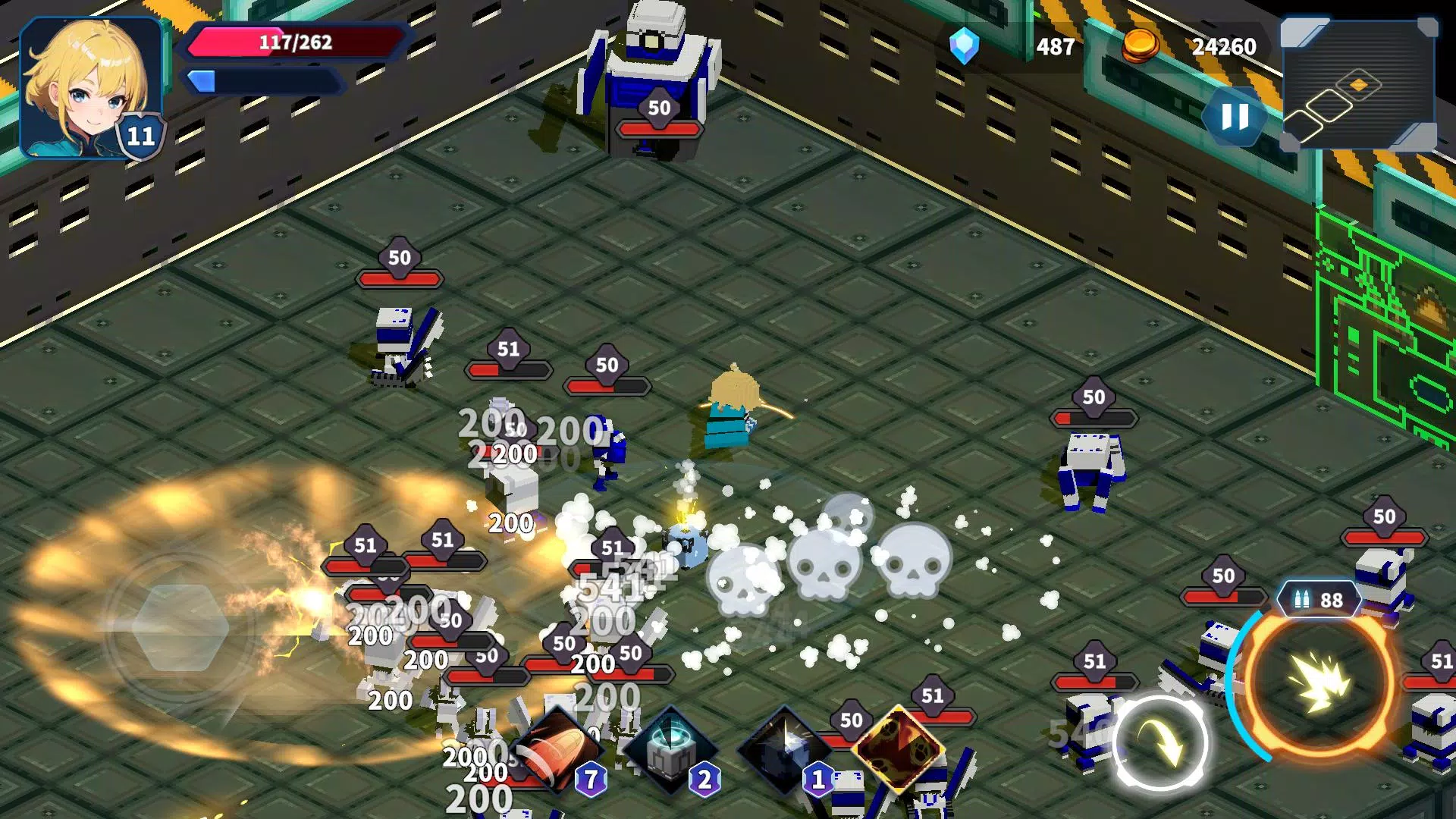The width and height of the screenshot is (1456, 819).
Task: Open the room minimap
Action: click(1357, 85)
